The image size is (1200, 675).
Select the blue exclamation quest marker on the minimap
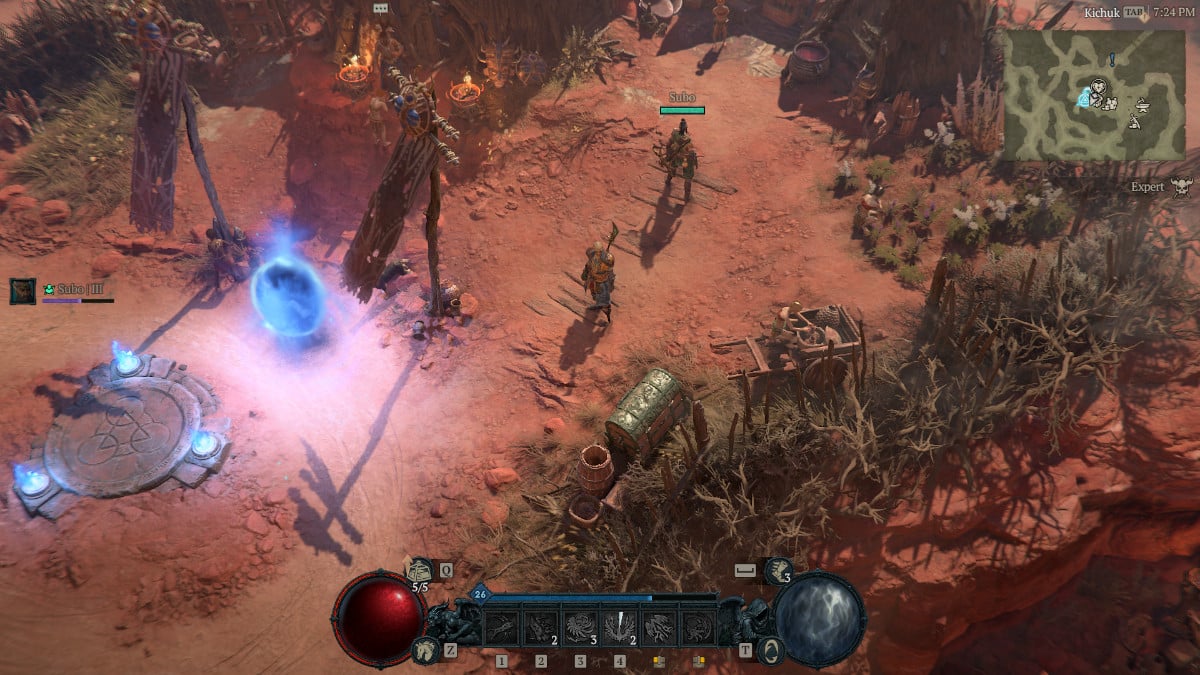[1111, 61]
